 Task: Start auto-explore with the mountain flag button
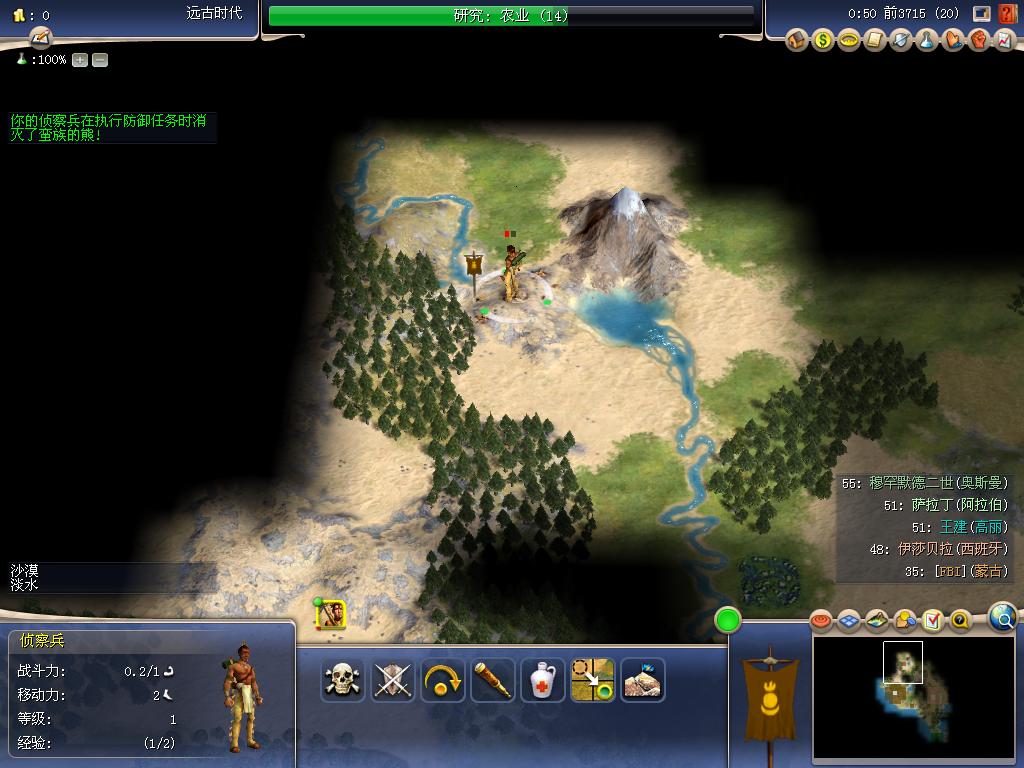[x=642, y=681]
